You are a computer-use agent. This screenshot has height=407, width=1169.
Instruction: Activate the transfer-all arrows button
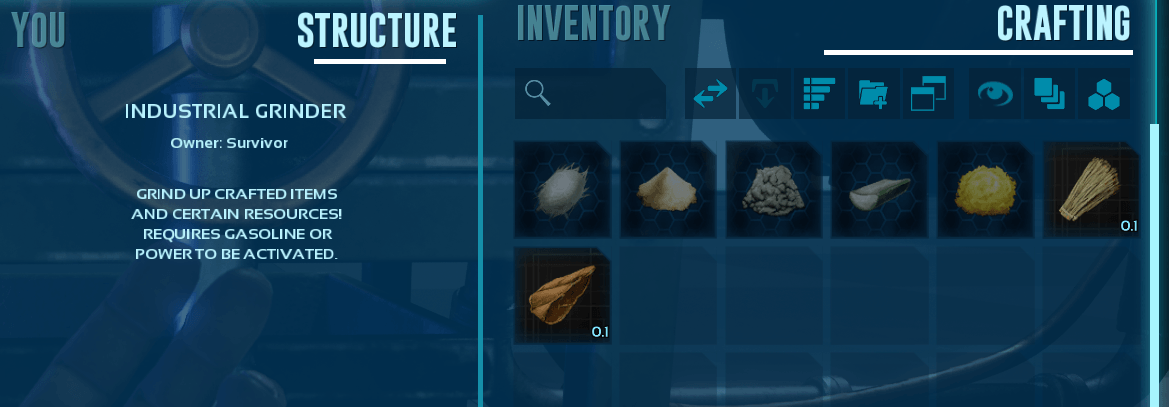pos(710,94)
